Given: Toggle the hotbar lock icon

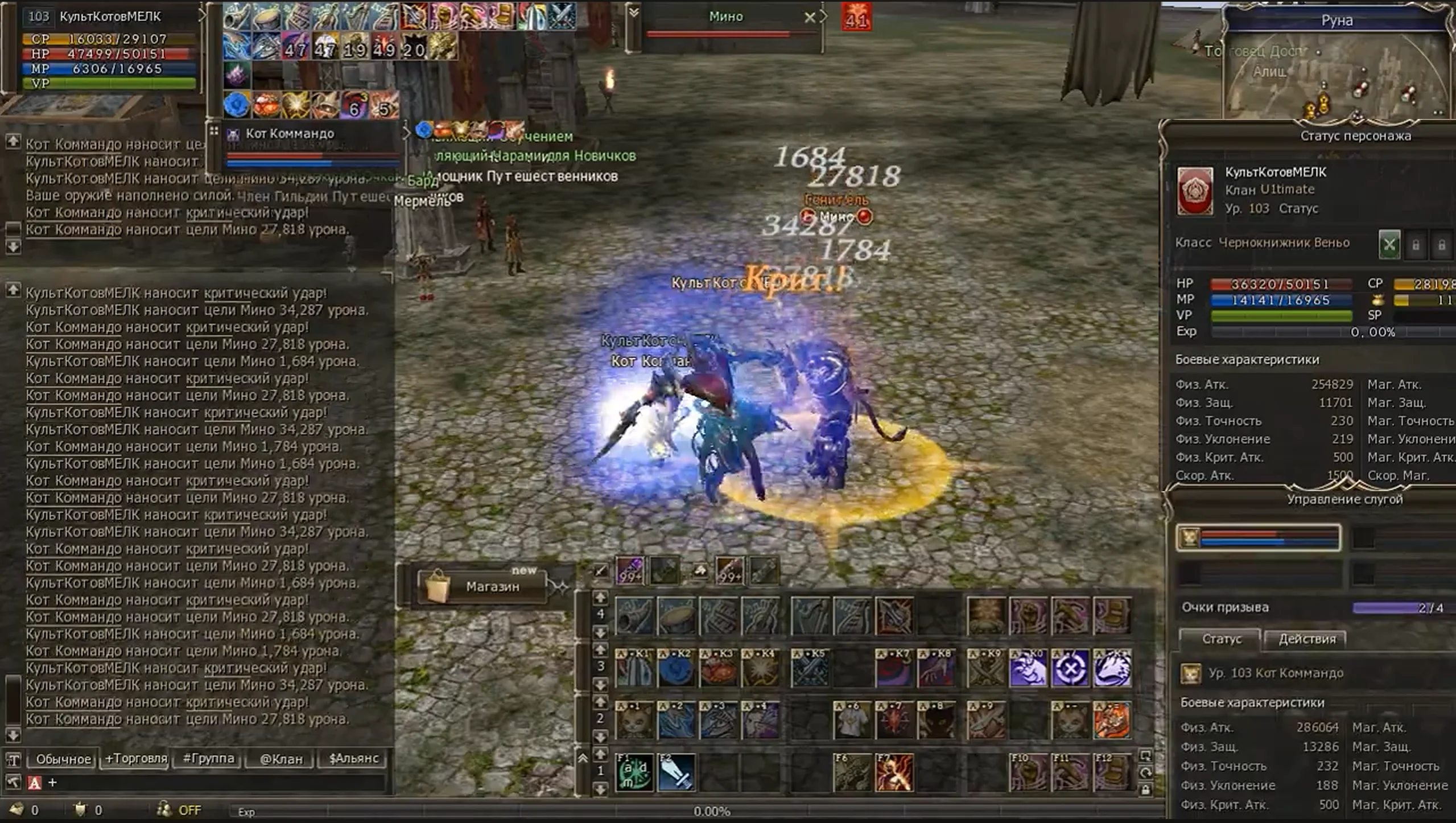Looking at the screenshot, I should pyautogui.click(x=1145, y=789).
